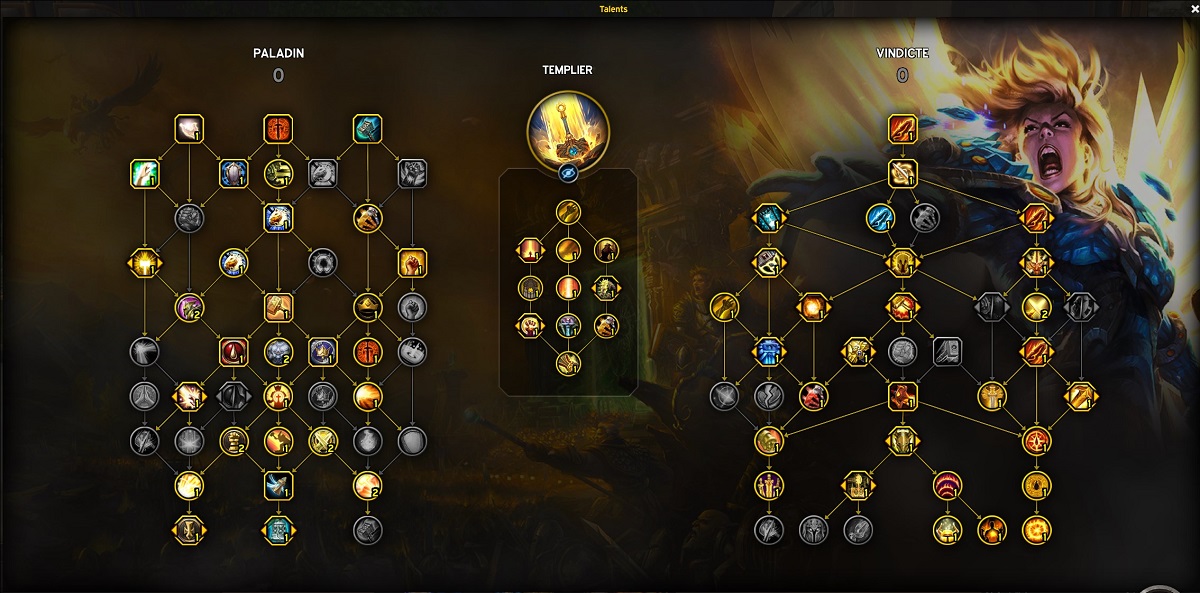Screen dimensions: 1200x593
Task: Select the red blood drop talent
Action: click(x=234, y=352)
